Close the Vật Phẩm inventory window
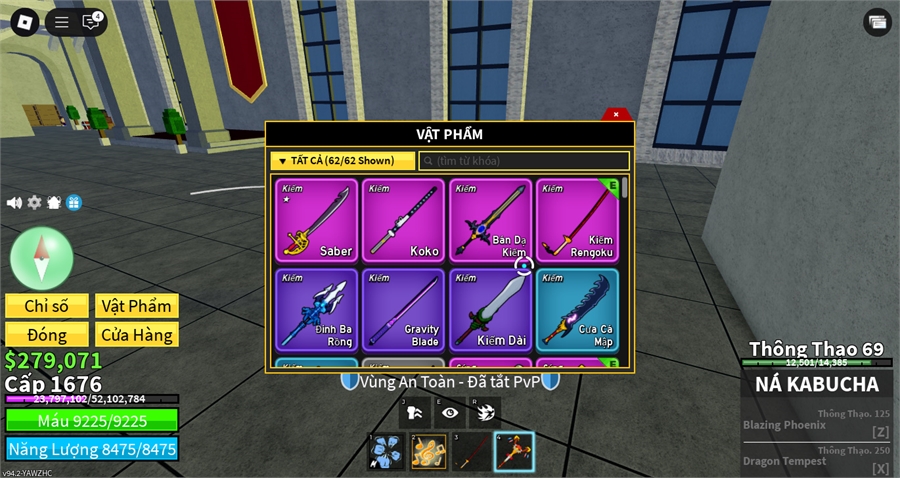The image size is (900, 478). tap(617, 114)
